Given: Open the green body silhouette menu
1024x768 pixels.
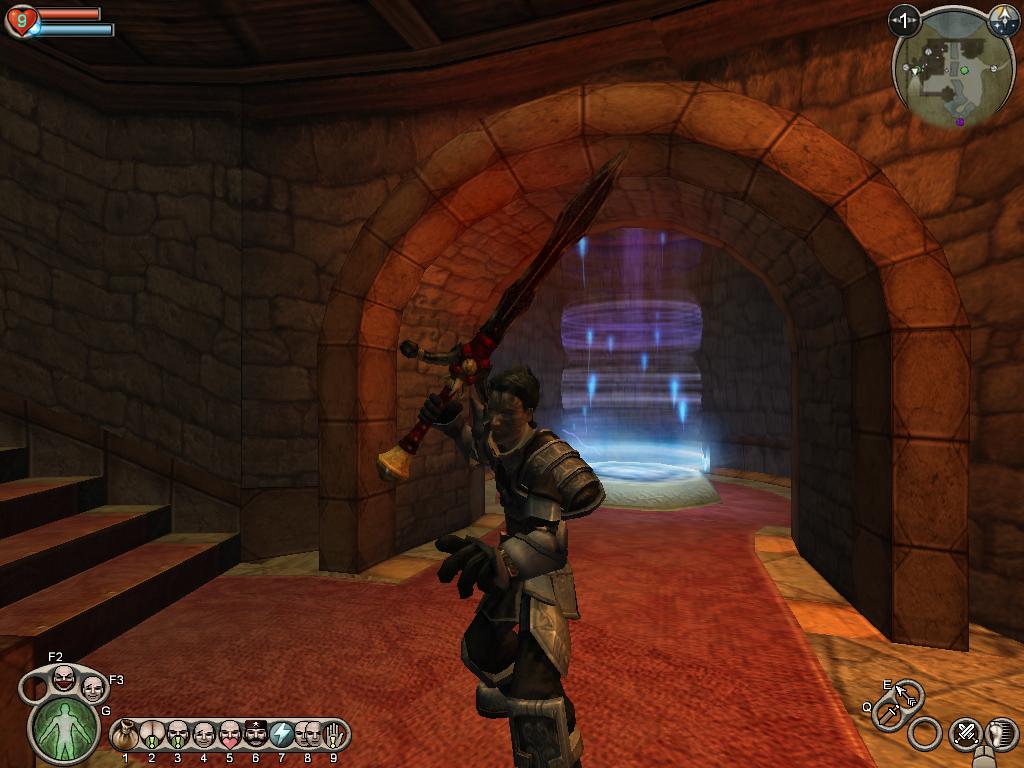Looking at the screenshot, I should click(66, 729).
